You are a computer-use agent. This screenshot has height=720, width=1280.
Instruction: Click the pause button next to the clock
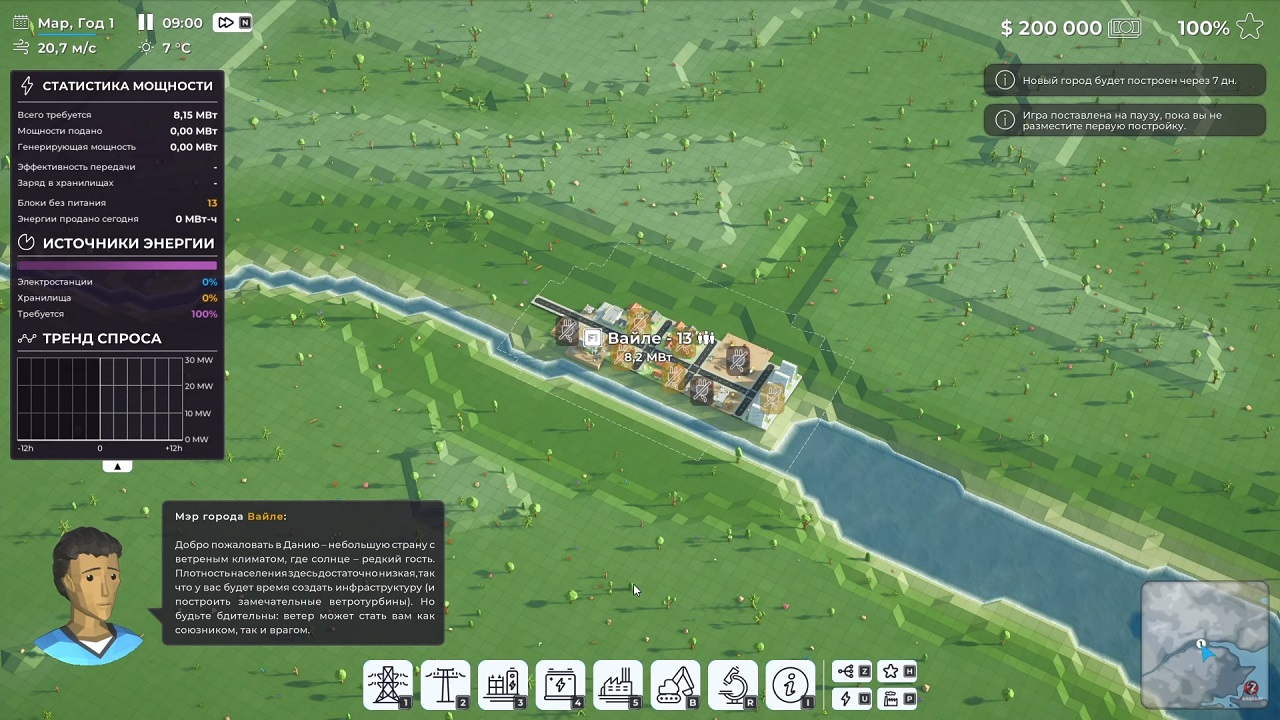(x=146, y=22)
